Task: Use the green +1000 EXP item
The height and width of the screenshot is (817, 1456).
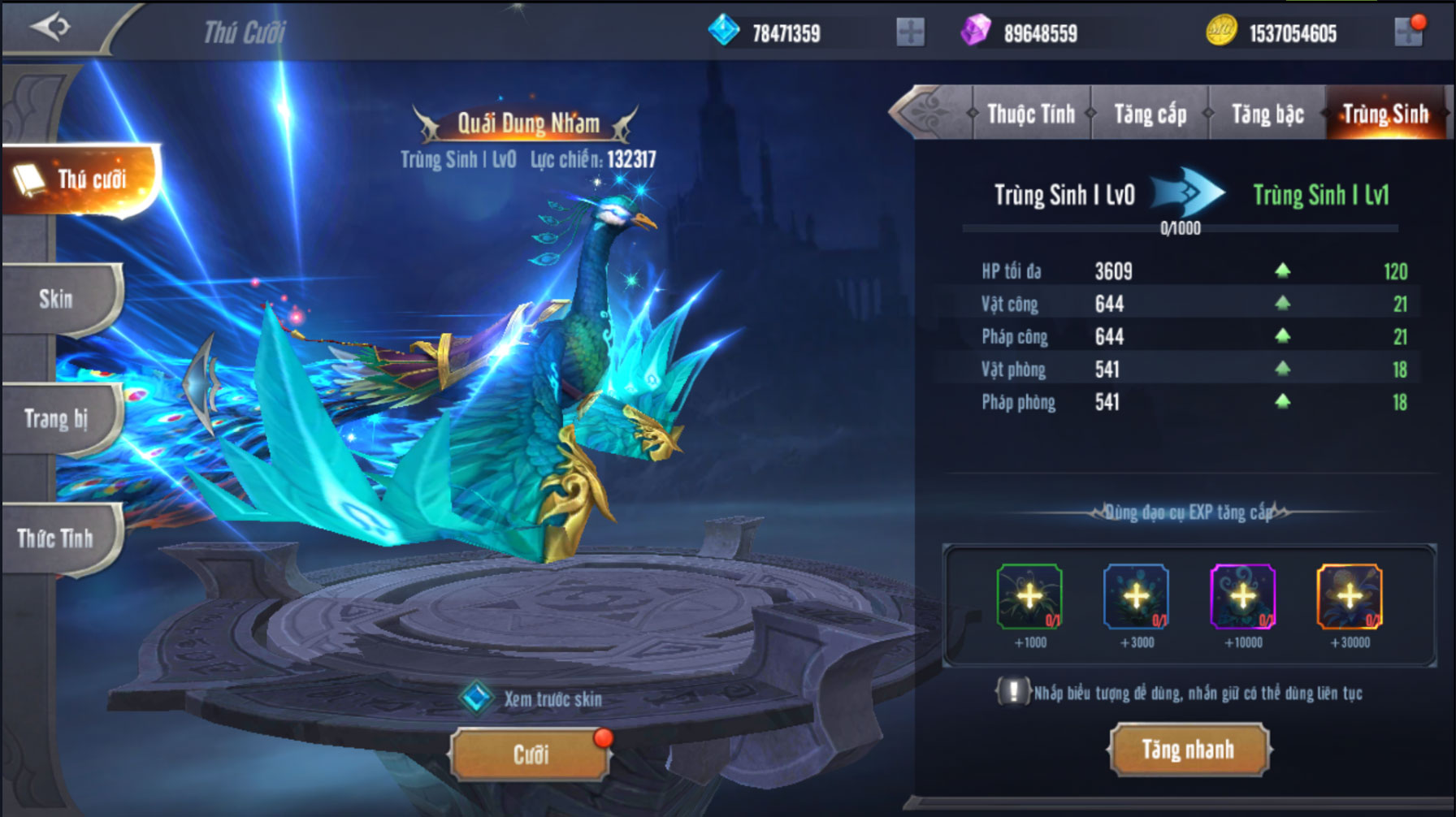Action: (1029, 597)
